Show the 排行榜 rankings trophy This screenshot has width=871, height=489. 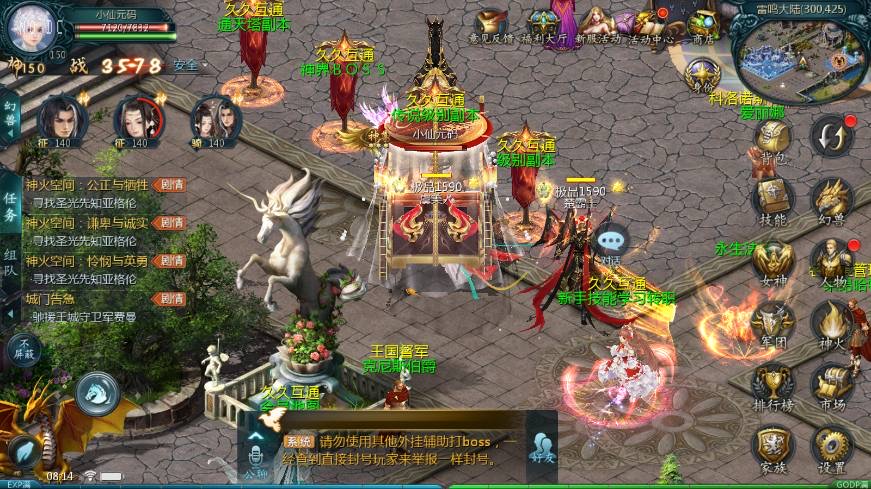pos(773,385)
